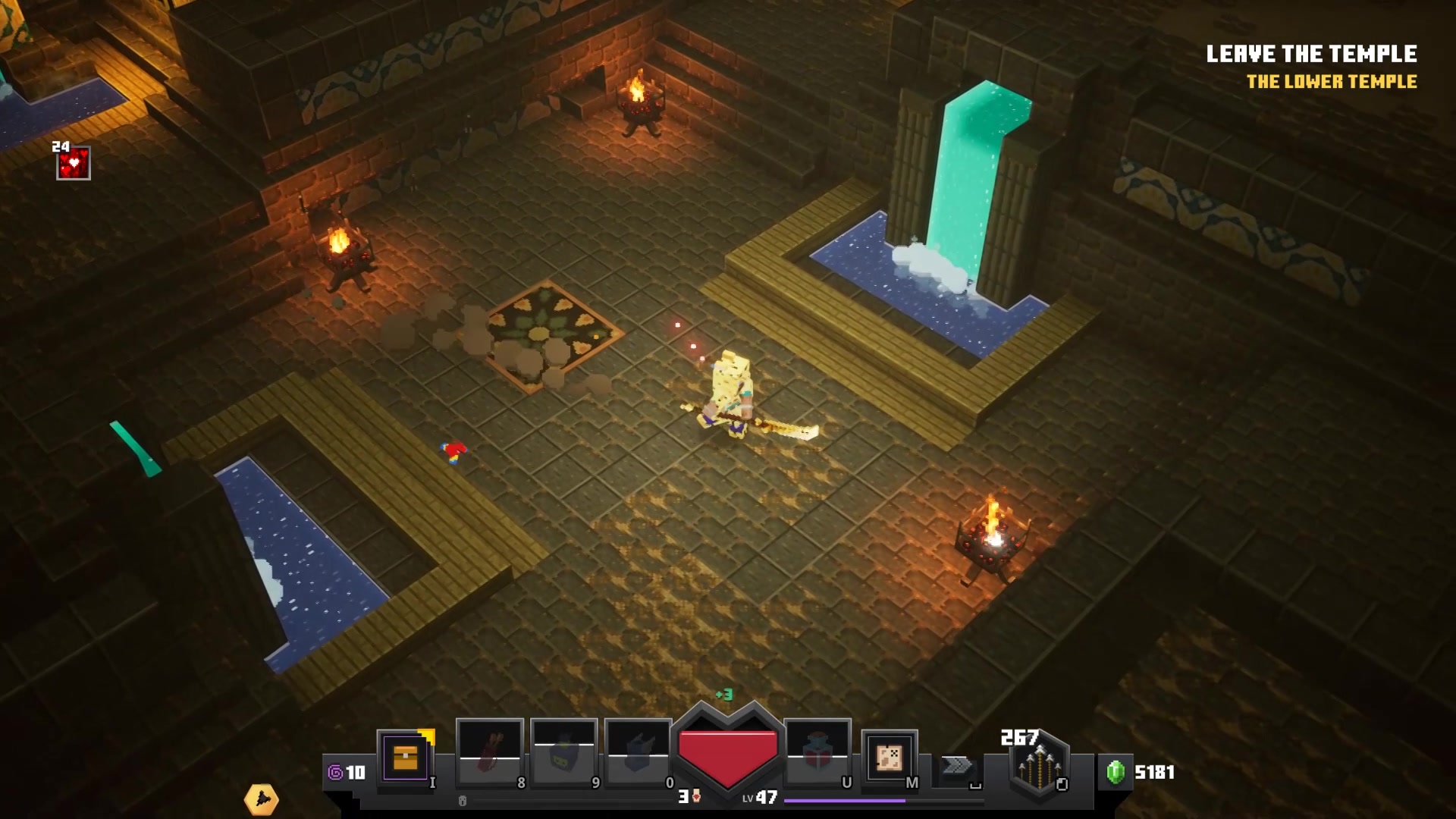Click the Leave the Temple objective tracker
The height and width of the screenshot is (819, 1456).
click(1311, 54)
